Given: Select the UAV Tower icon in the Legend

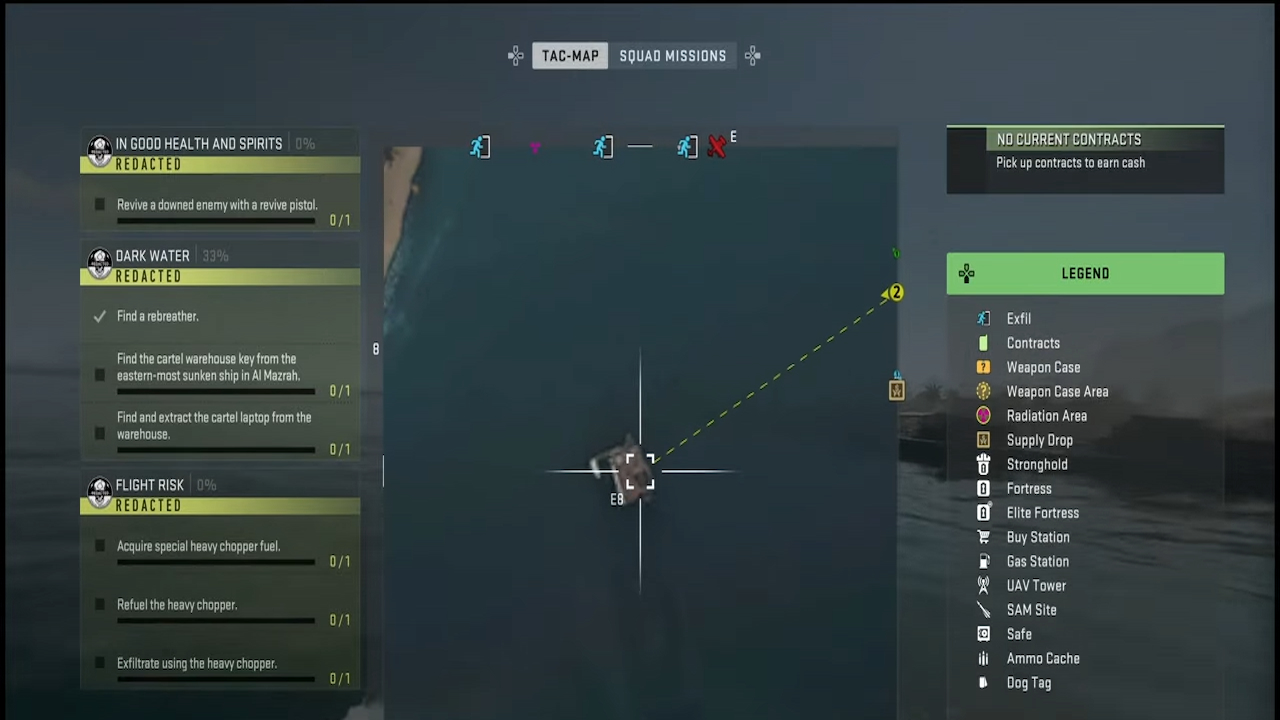Looking at the screenshot, I should pos(983,585).
